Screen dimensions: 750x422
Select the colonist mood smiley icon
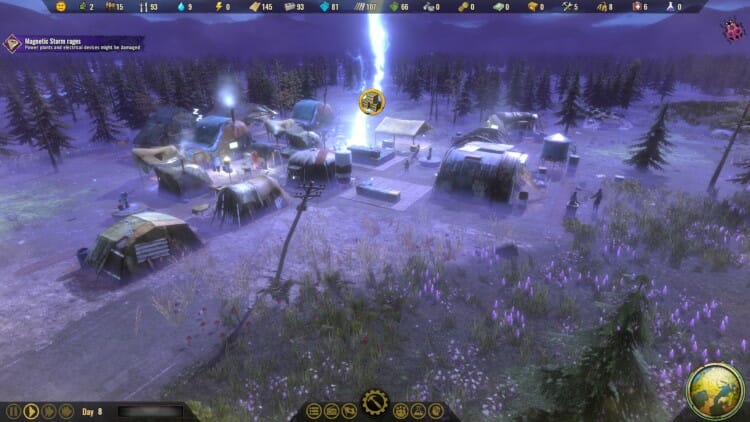point(61,7)
